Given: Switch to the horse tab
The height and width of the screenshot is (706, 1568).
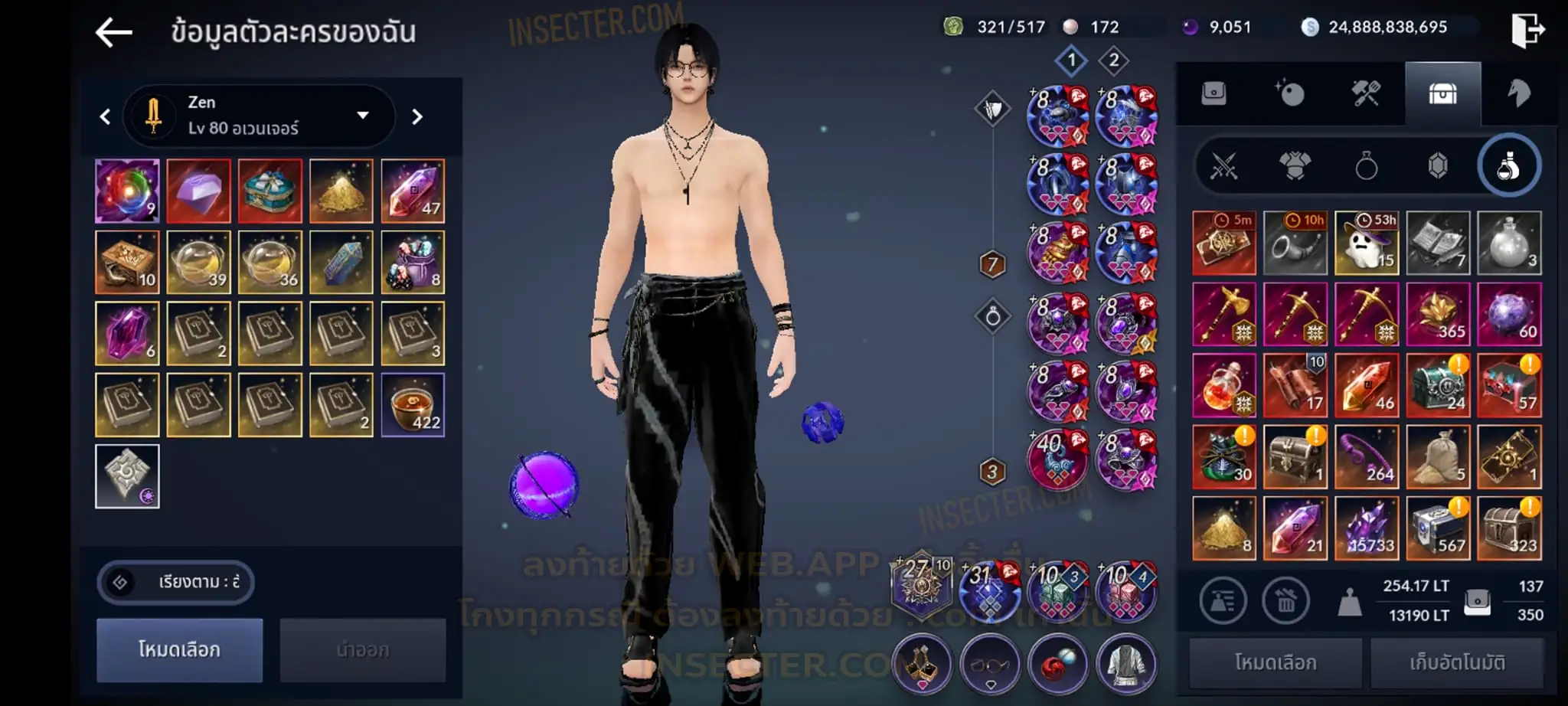Looking at the screenshot, I should pos(1518,94).
